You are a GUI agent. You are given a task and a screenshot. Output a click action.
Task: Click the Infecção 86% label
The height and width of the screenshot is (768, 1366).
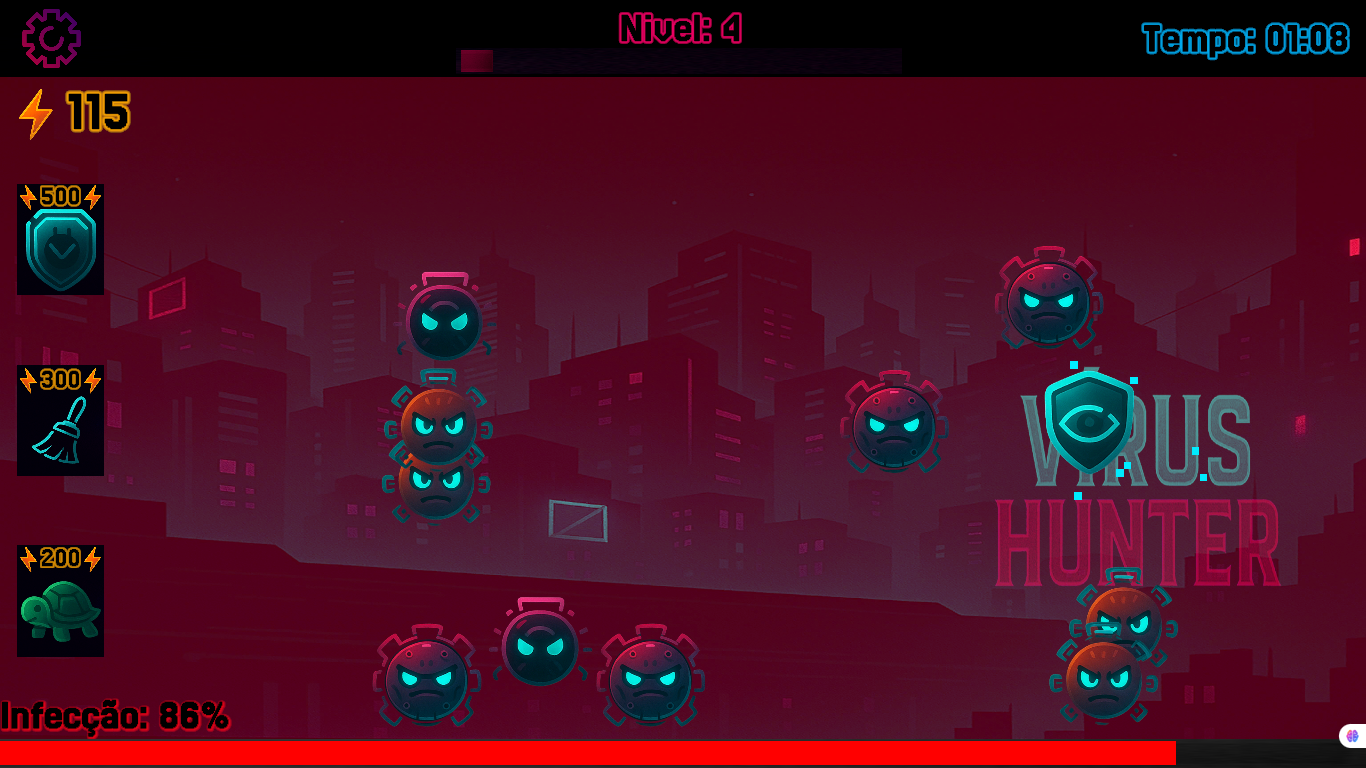pyautogui.click(x=113, y=713)
